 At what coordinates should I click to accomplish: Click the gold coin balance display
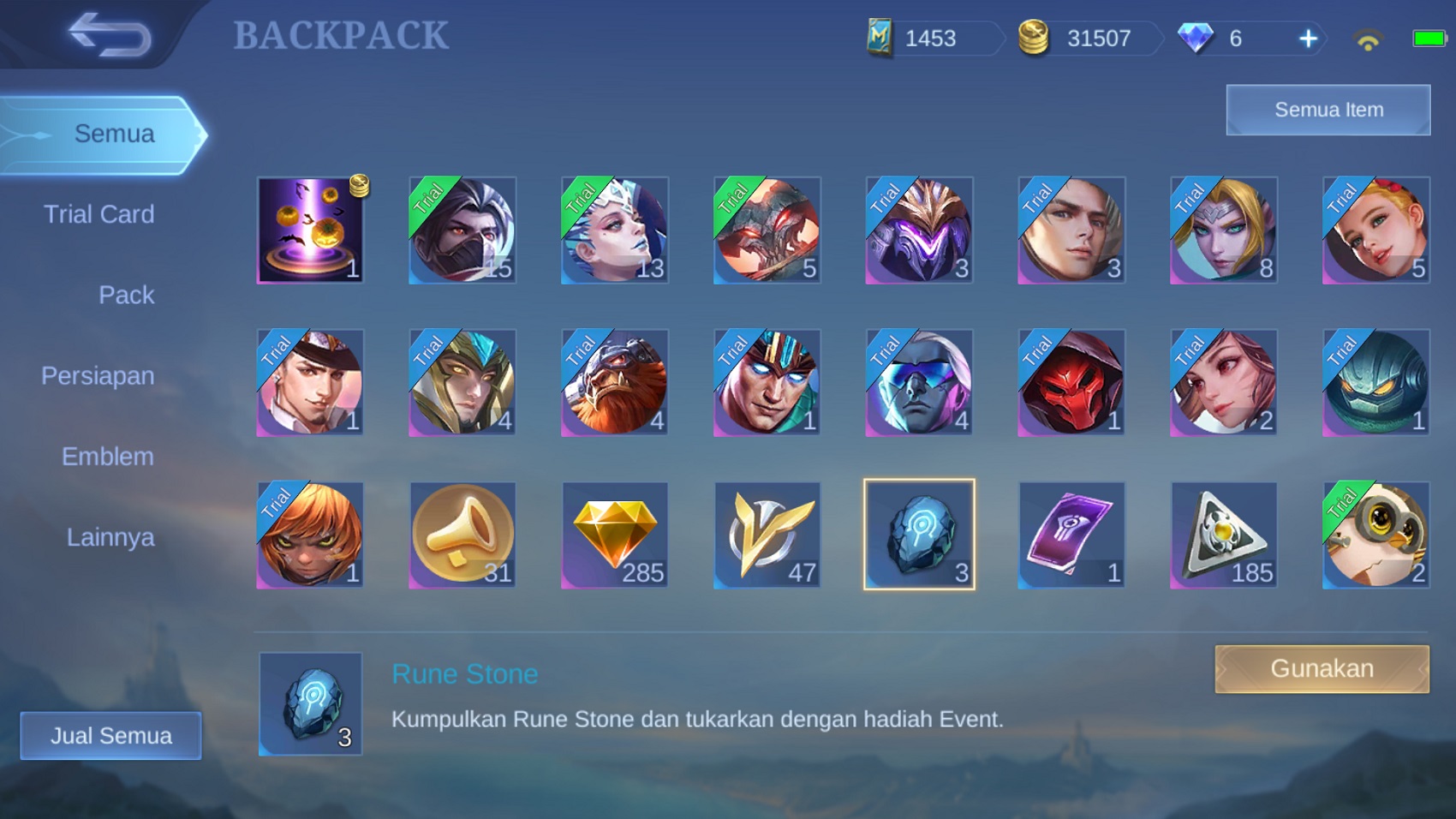tap(1083, 39)
